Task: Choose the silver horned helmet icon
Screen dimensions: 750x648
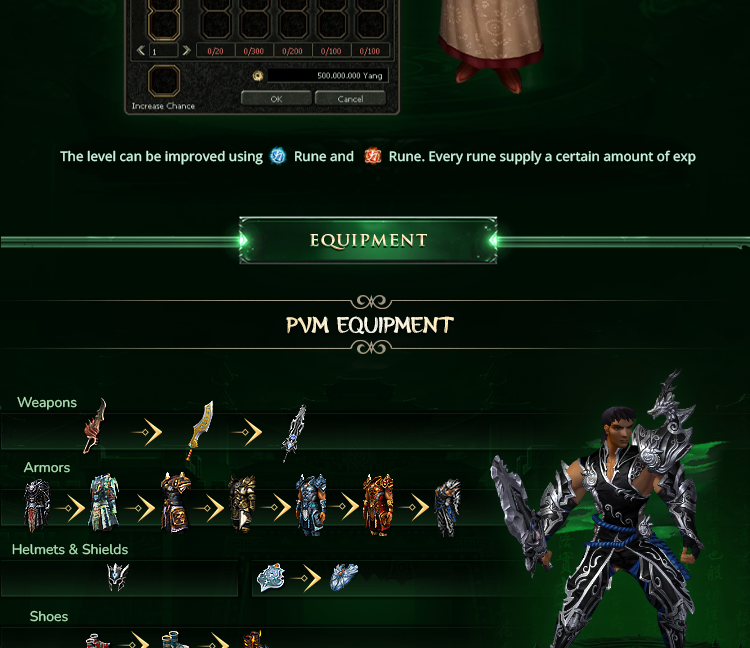Action: coord(118,577)
